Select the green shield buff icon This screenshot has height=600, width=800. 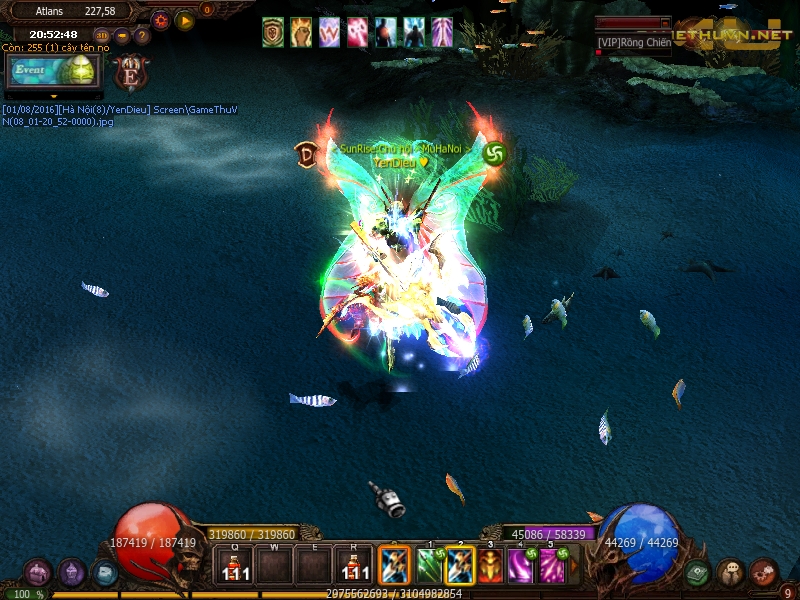(273, 32)
